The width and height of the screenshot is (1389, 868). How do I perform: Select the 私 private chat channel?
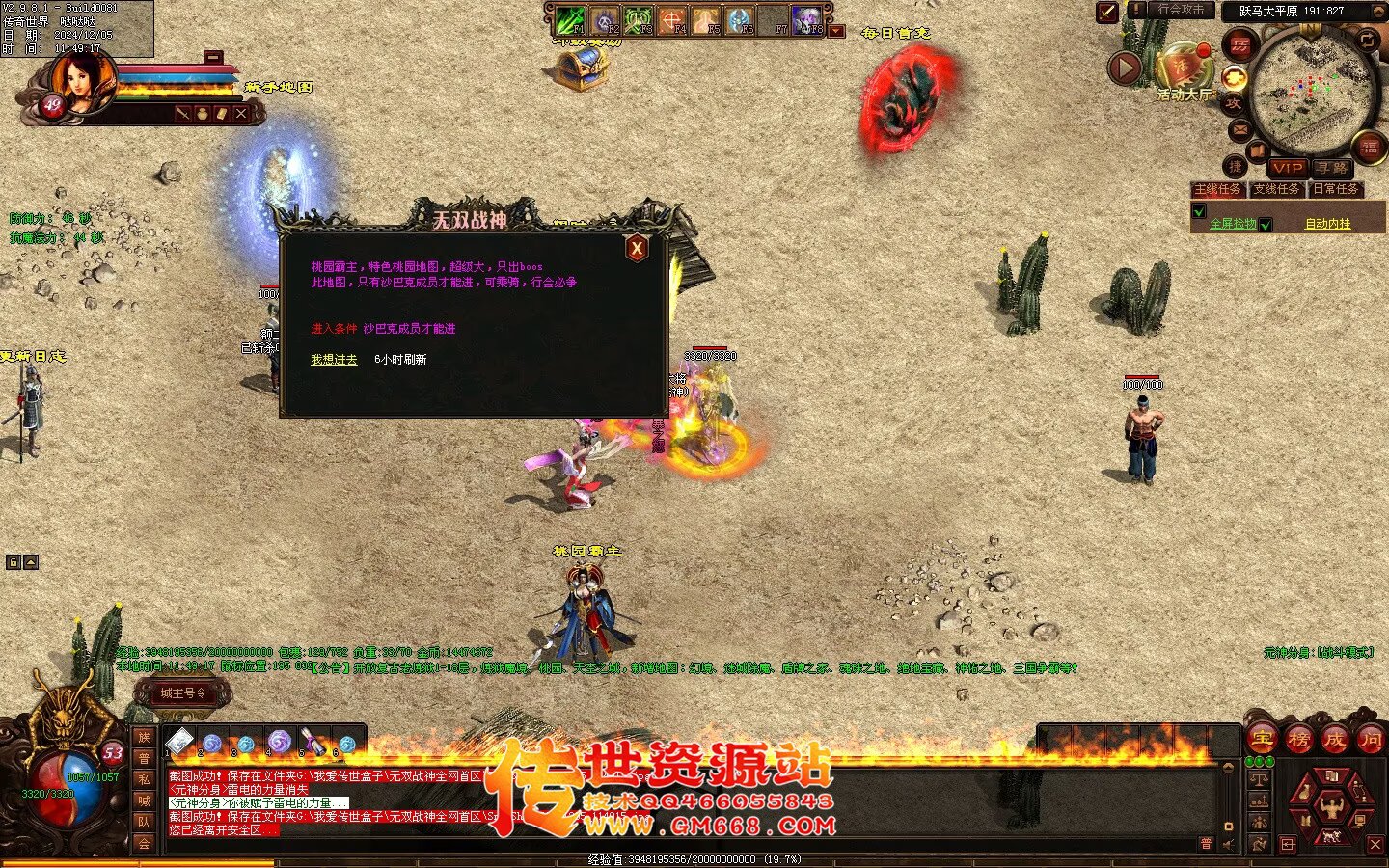click(x=144, y=779)
